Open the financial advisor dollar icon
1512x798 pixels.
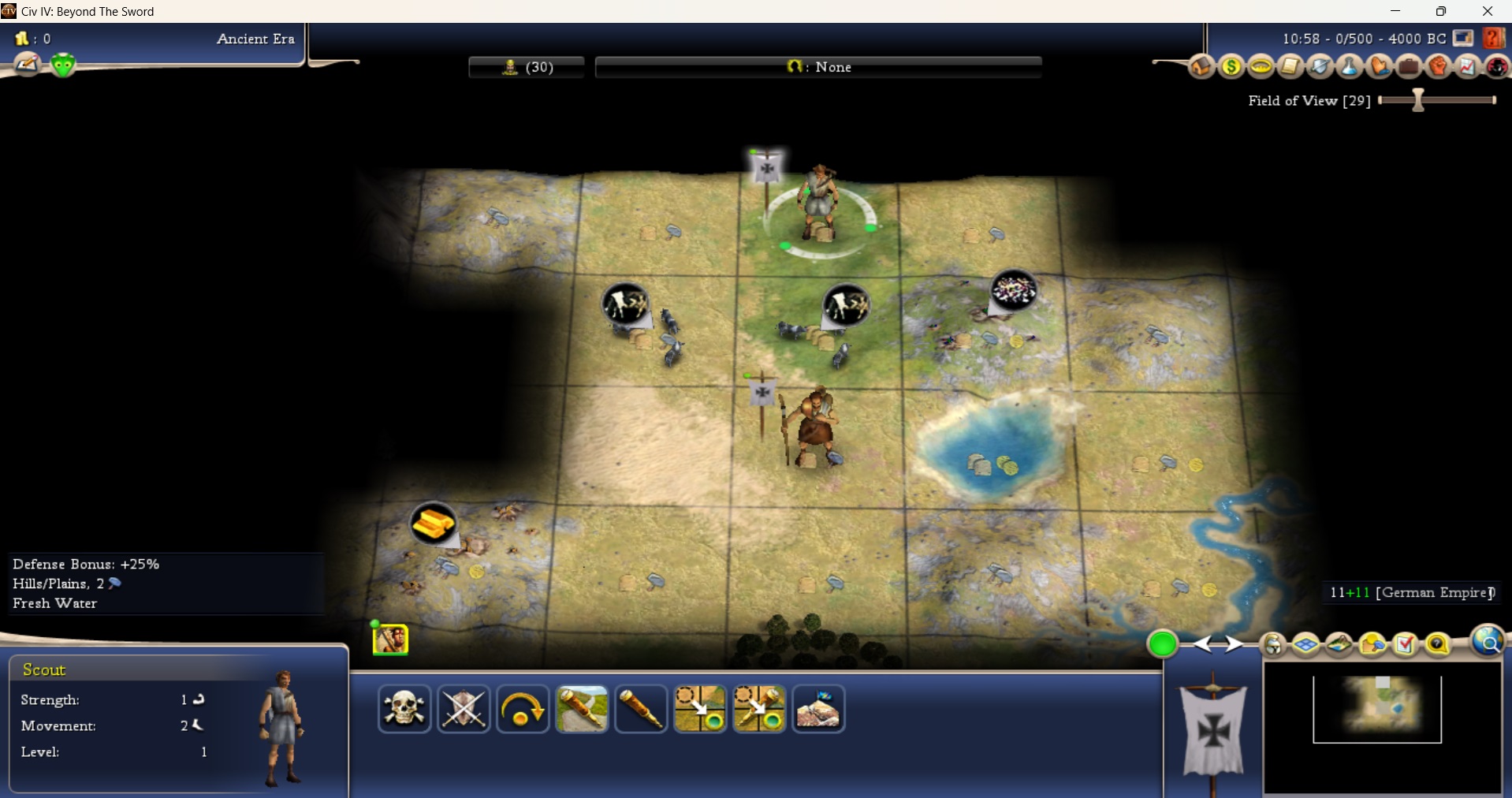tap(1231, 67)
